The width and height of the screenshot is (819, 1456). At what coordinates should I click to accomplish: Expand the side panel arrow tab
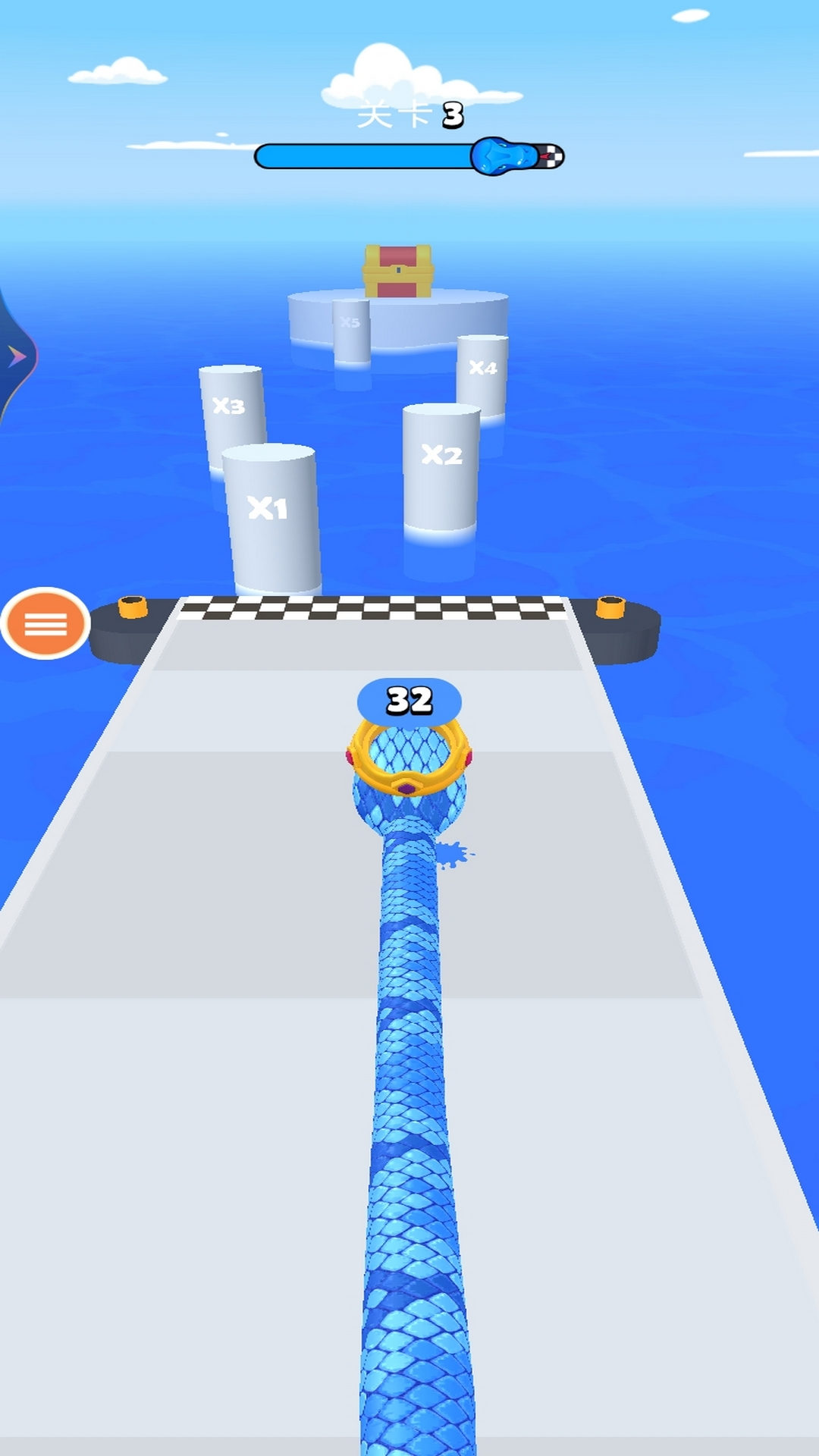15,356
